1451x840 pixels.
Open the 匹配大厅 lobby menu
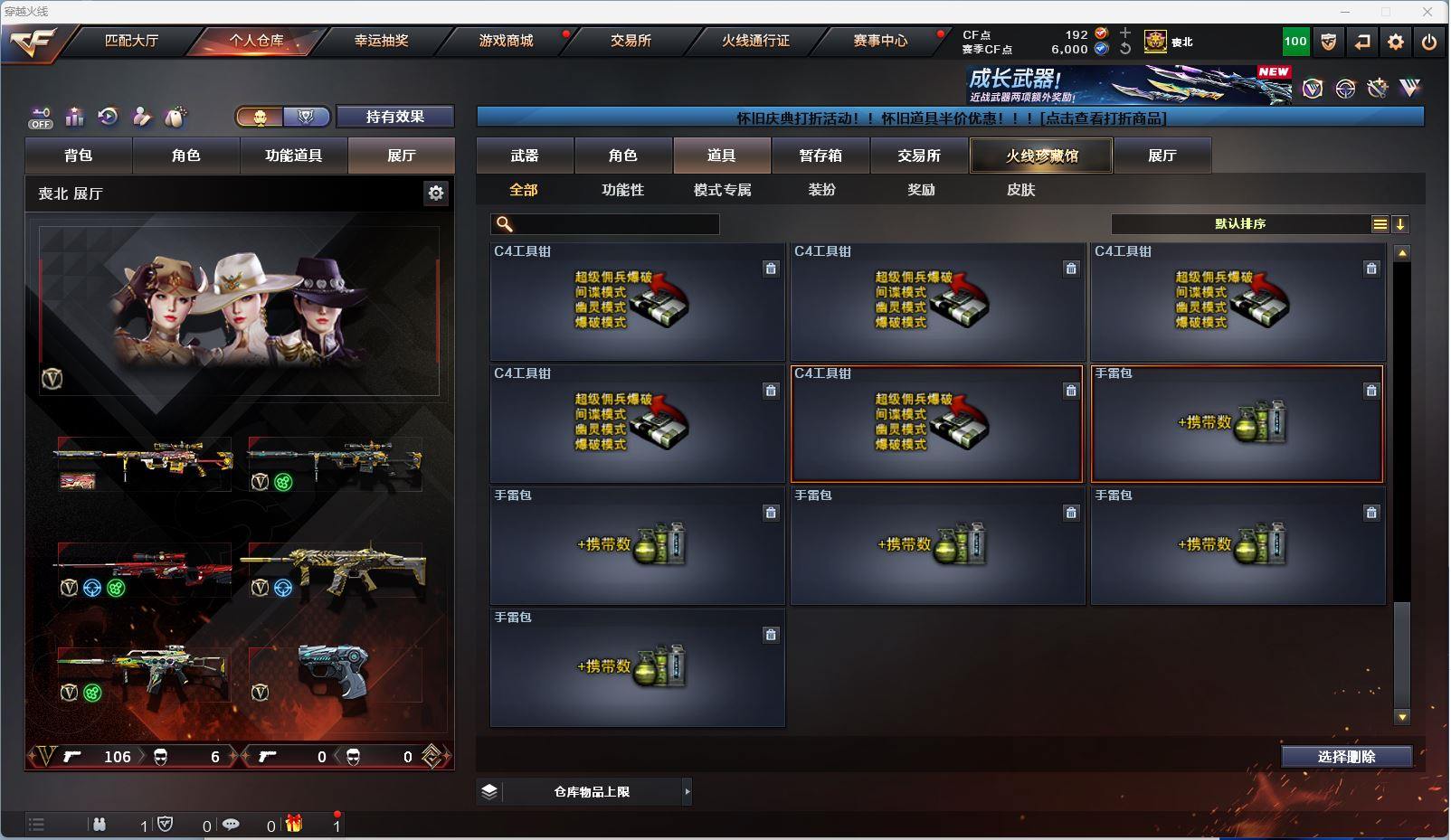click(x=131, y=41)
